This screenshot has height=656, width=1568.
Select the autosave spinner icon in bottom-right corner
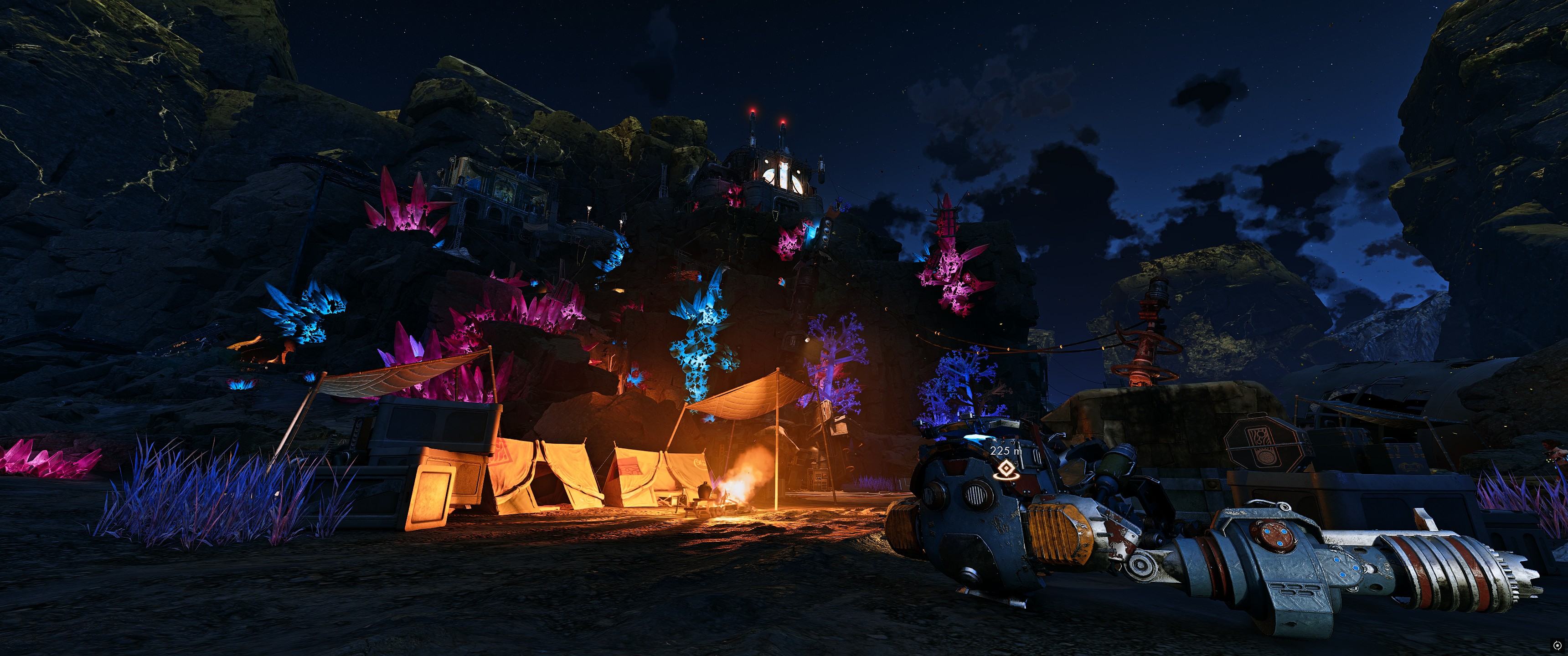[x=1558, y=645]
